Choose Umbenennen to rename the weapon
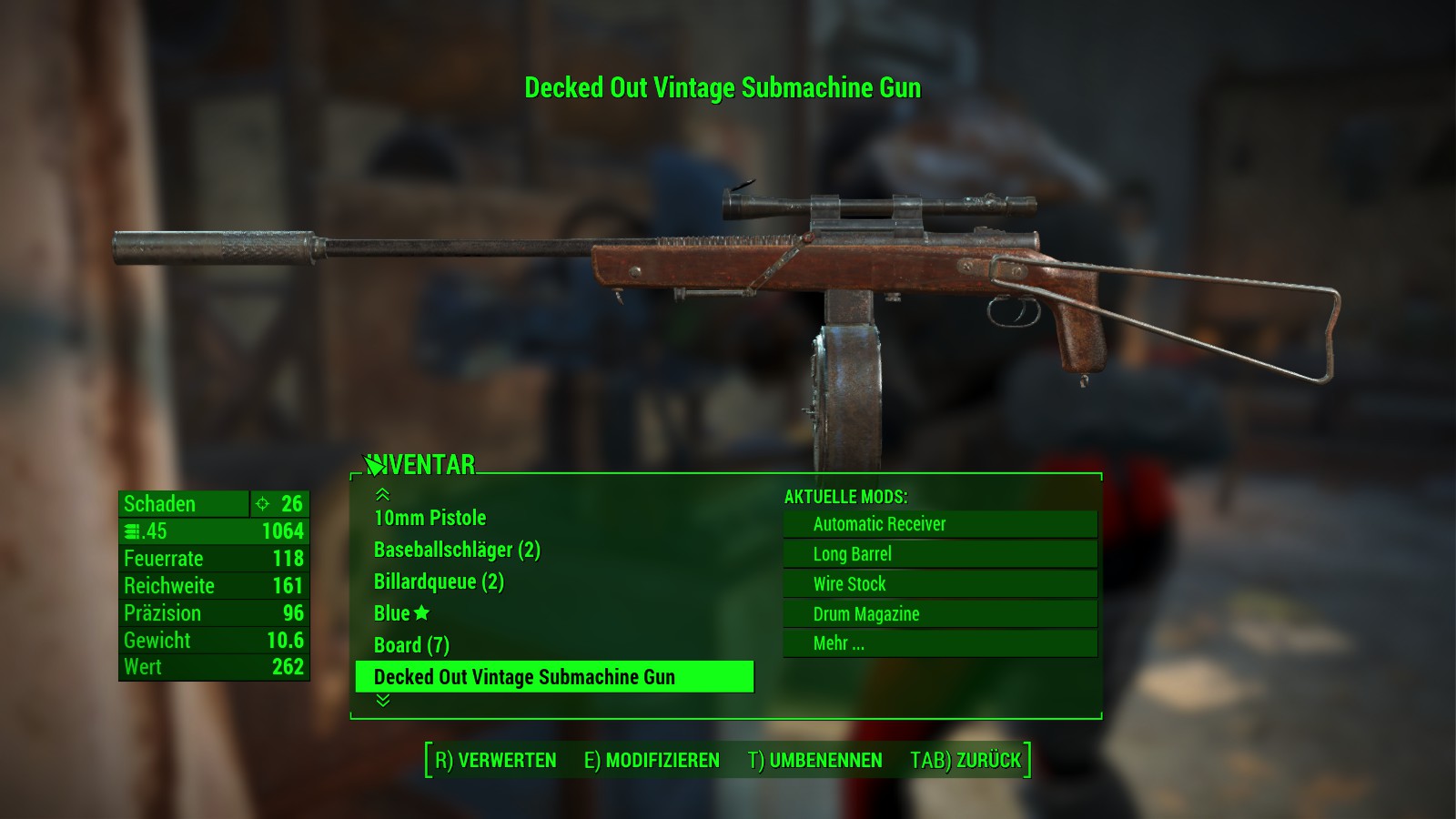1456x819 pixels. 815,761
